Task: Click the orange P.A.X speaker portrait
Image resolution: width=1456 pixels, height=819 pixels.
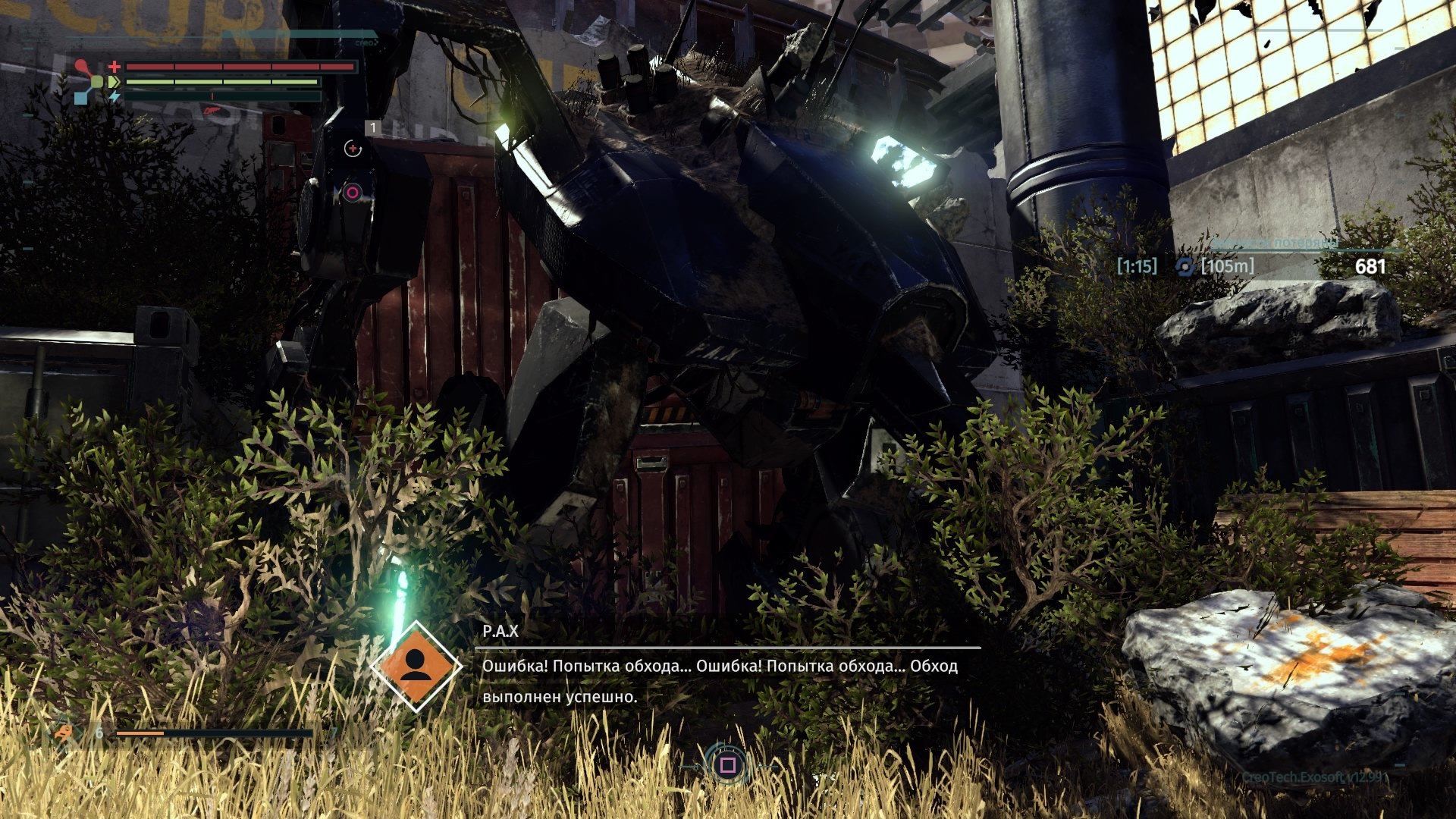Action: (x=416, y=667)
